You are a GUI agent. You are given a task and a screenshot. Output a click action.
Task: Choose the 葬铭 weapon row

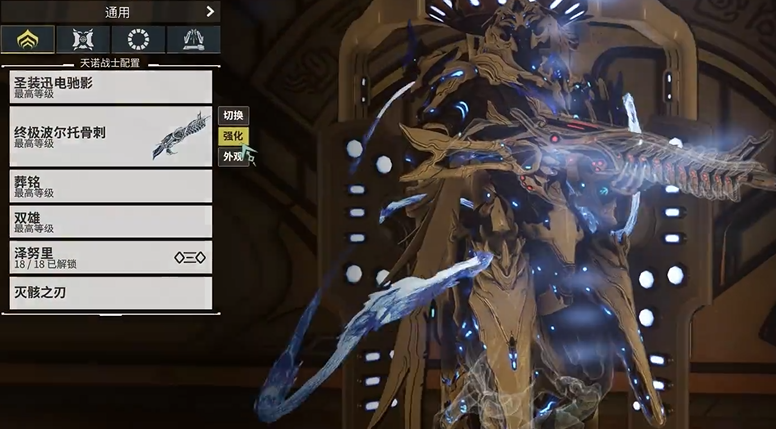click(x=111, y=186)
